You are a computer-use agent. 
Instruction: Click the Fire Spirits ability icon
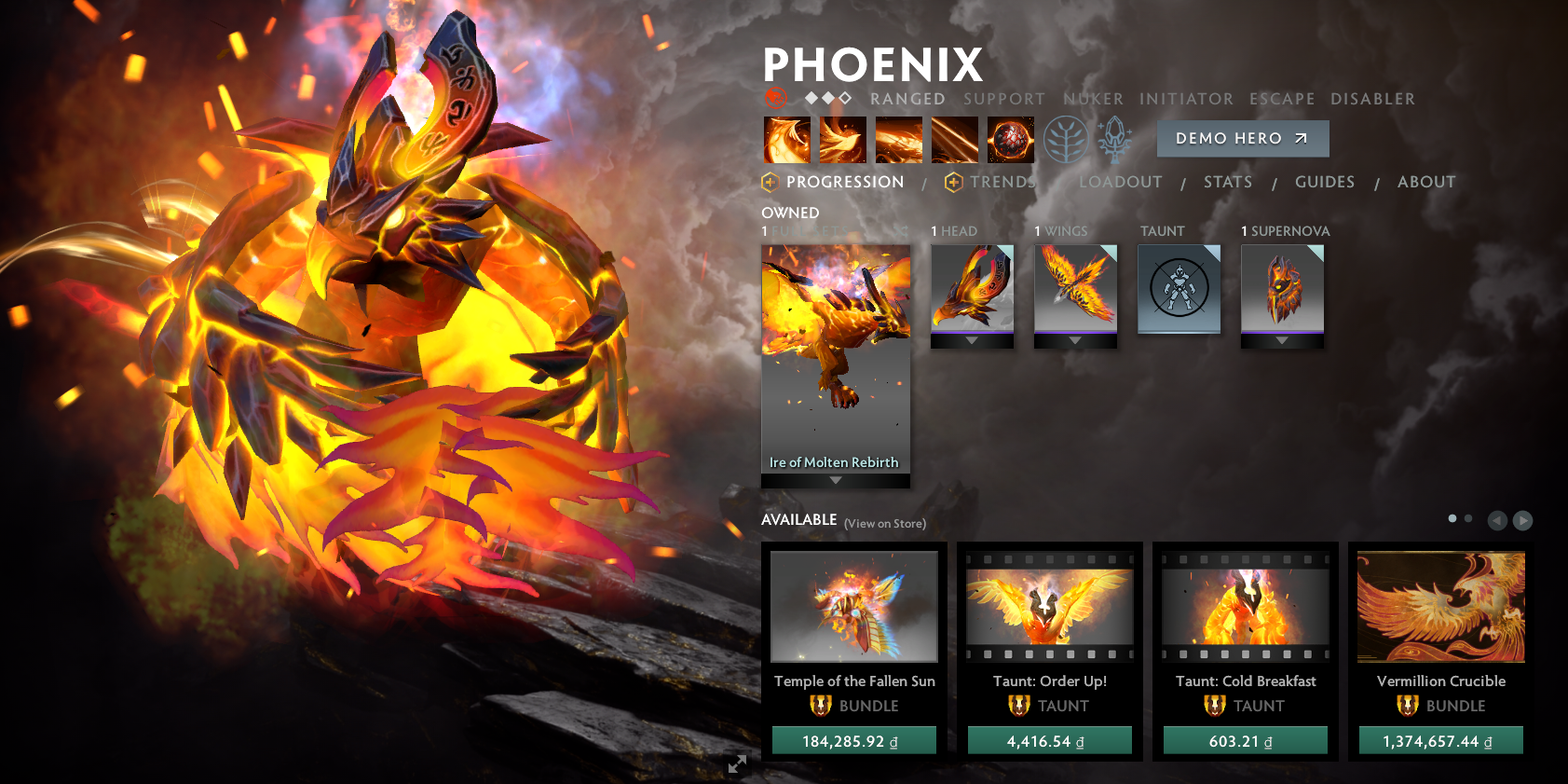(842, 139)
